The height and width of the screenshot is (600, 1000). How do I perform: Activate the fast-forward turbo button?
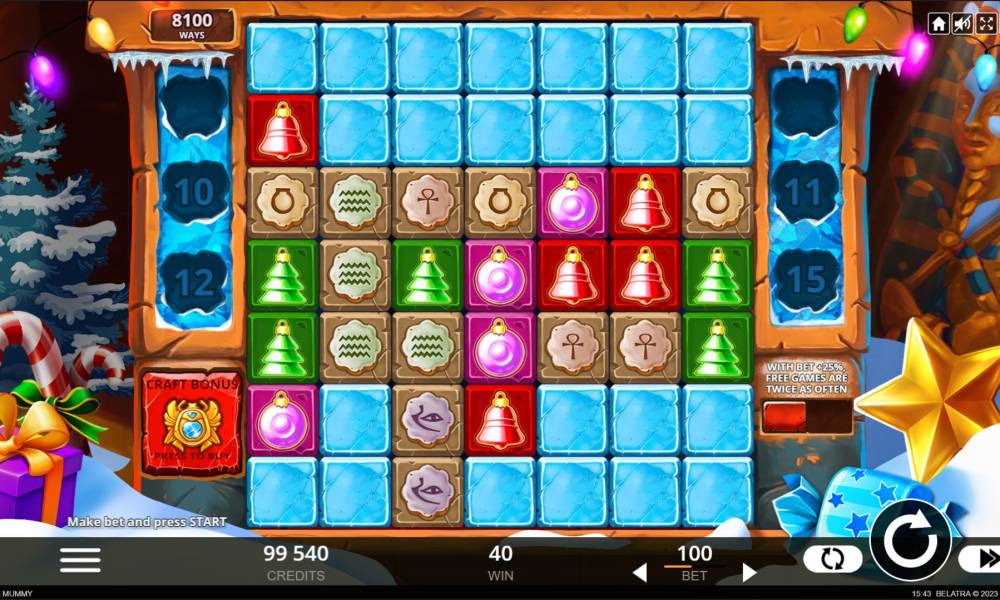point(979,559)
